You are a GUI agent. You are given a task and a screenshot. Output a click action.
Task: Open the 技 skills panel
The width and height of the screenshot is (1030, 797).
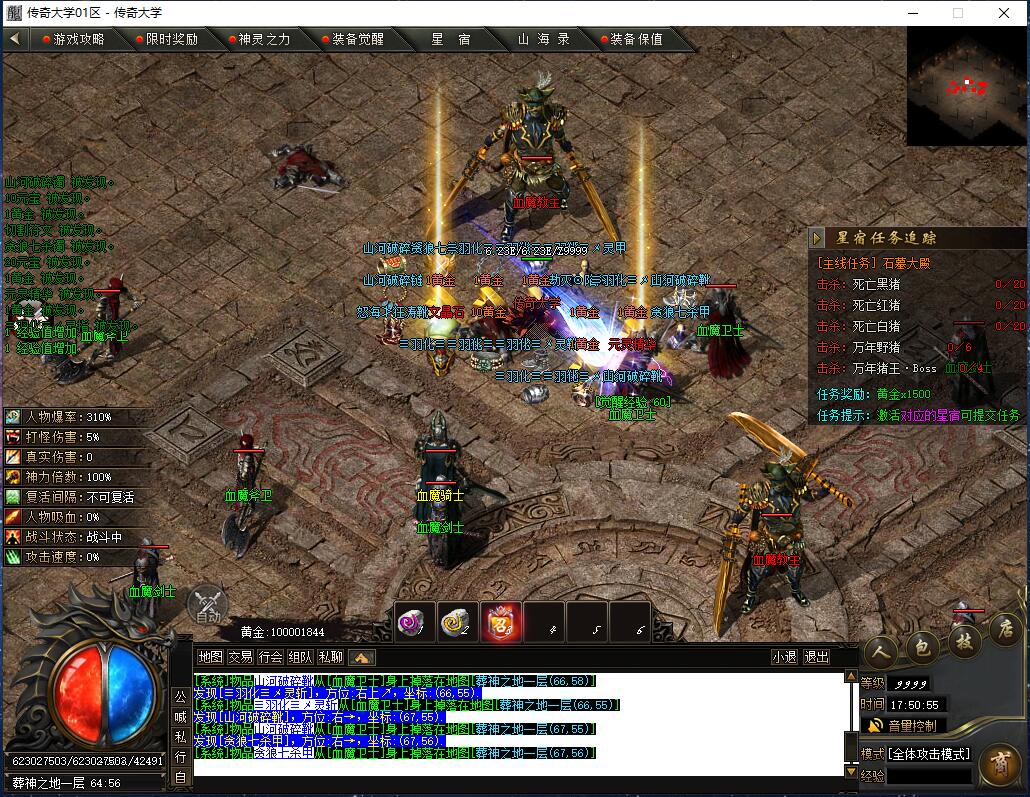[x=963, y=643]
